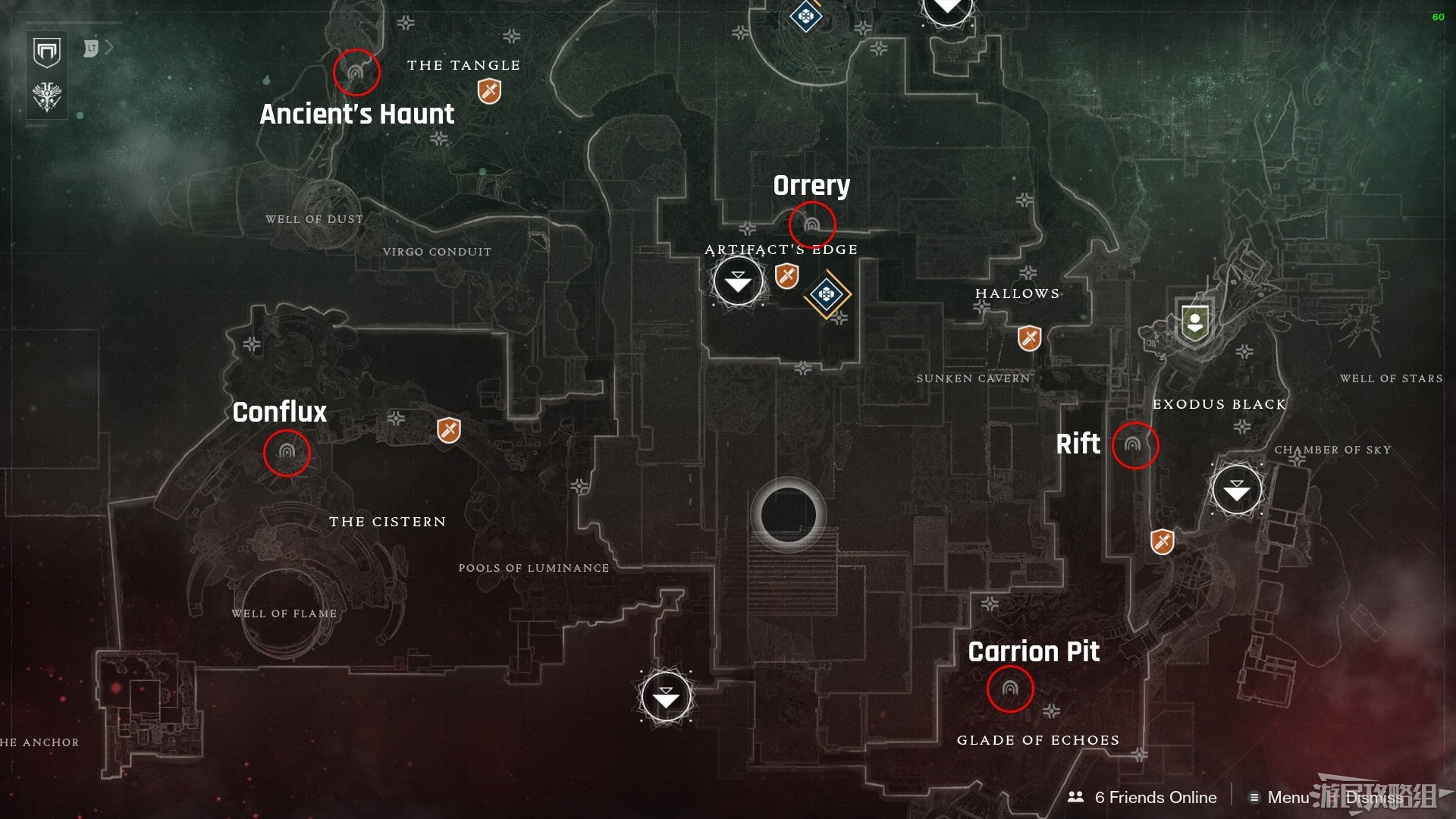Select the Orrery lost sector marker
This screenshot has width=1456, height=819.
point(812,225)
